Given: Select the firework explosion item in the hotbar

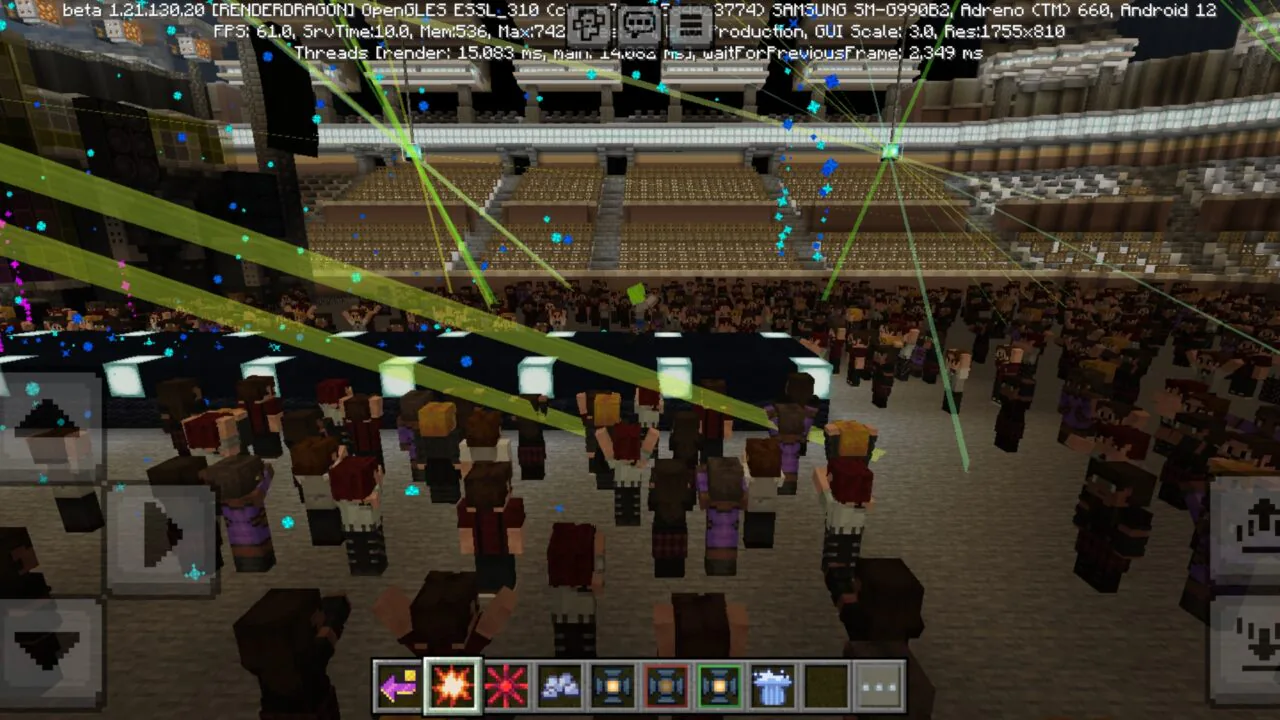Looking at the screenshot, I should pos(454,685).
